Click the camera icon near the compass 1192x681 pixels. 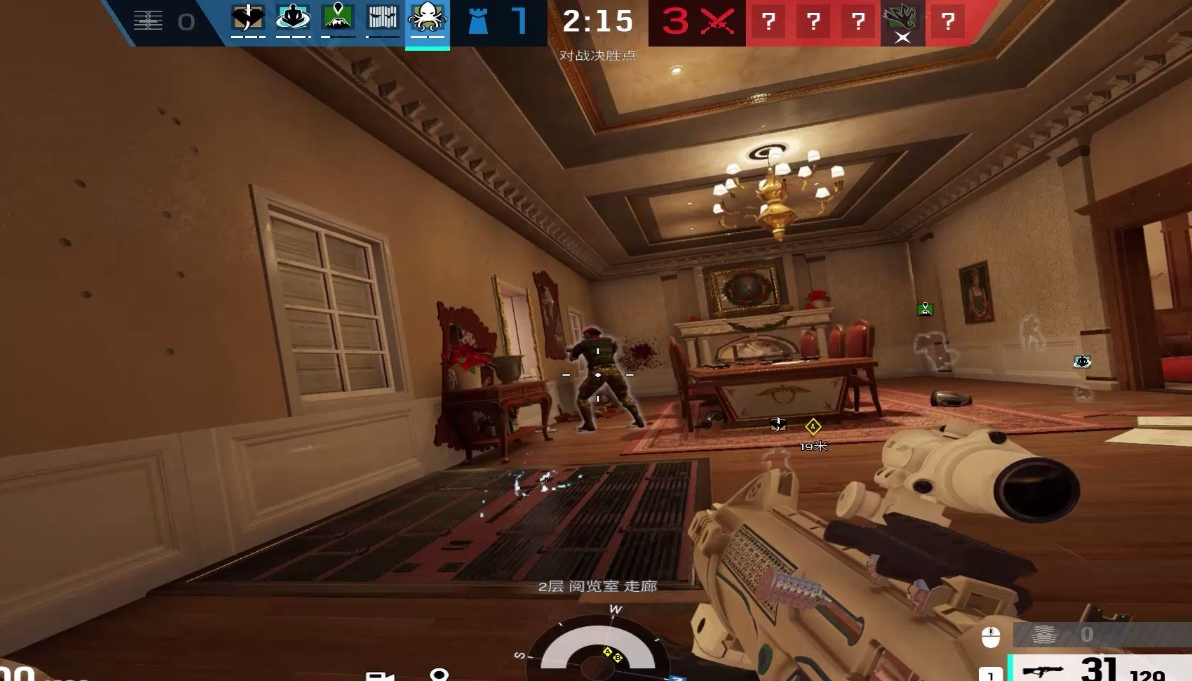click(x=379, y=676)
